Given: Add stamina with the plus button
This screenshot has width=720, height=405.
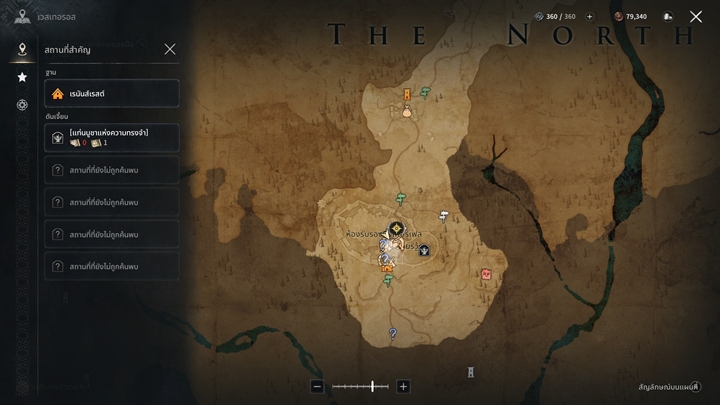Looking at the screenshot, I should click(589, 16).
